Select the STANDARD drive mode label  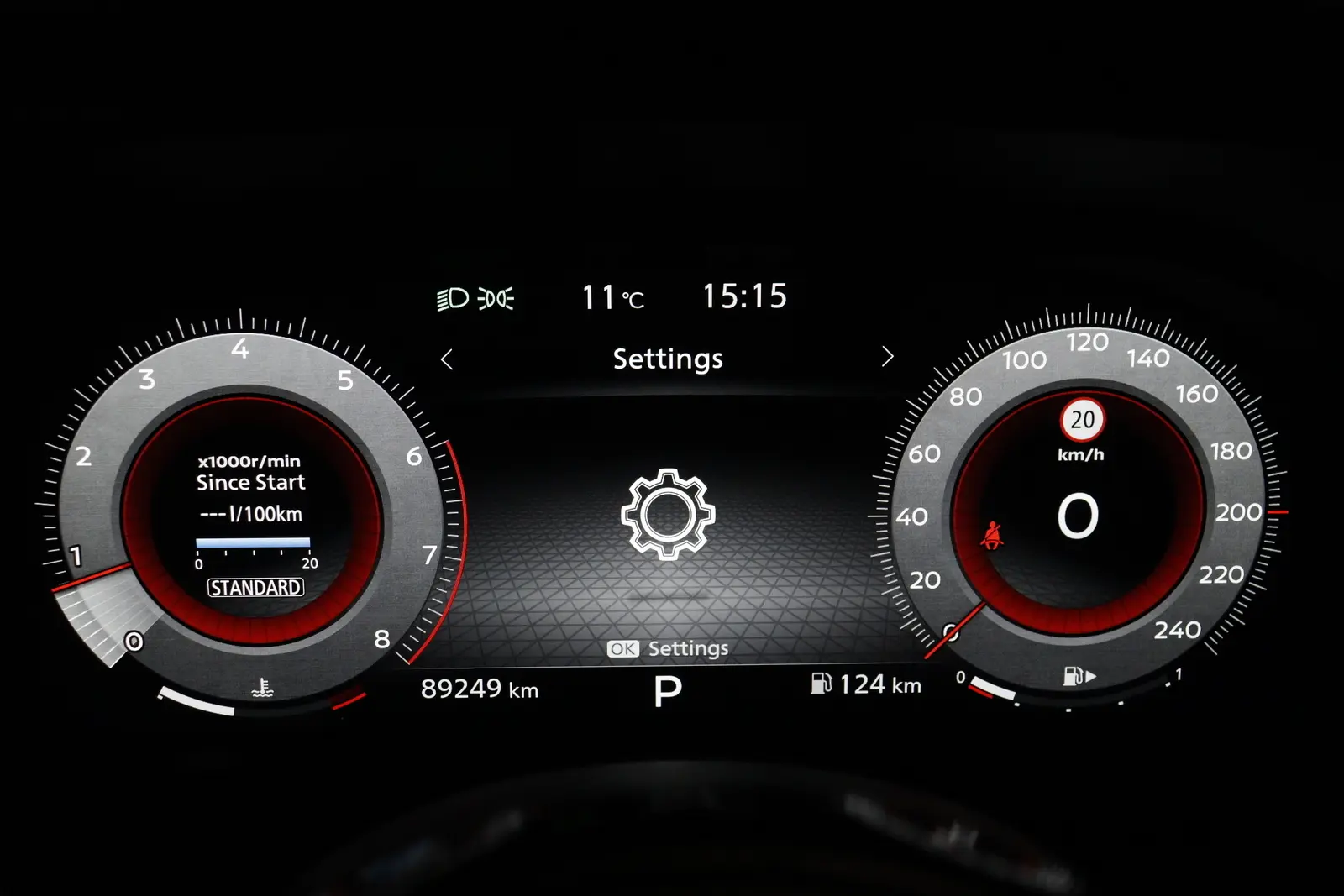coord(255,588)
